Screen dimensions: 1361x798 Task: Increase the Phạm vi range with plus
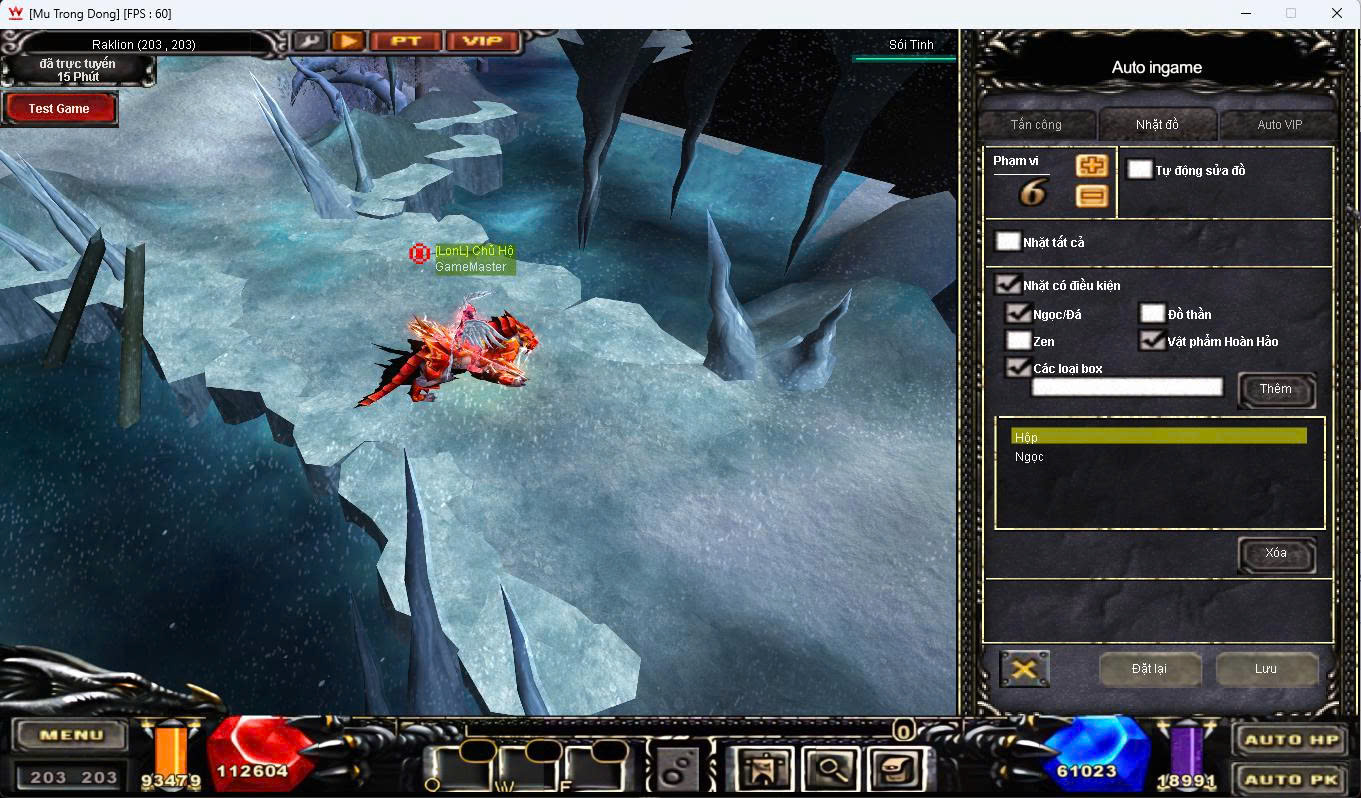tap(1091, 166)
